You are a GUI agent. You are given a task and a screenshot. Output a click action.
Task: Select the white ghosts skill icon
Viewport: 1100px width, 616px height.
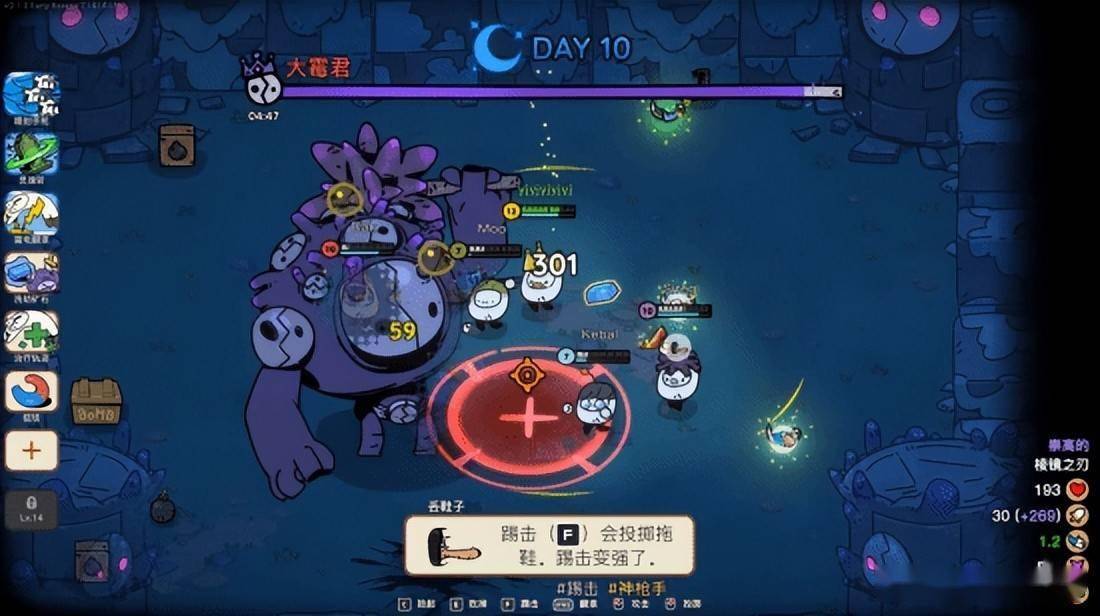(31, 95)
